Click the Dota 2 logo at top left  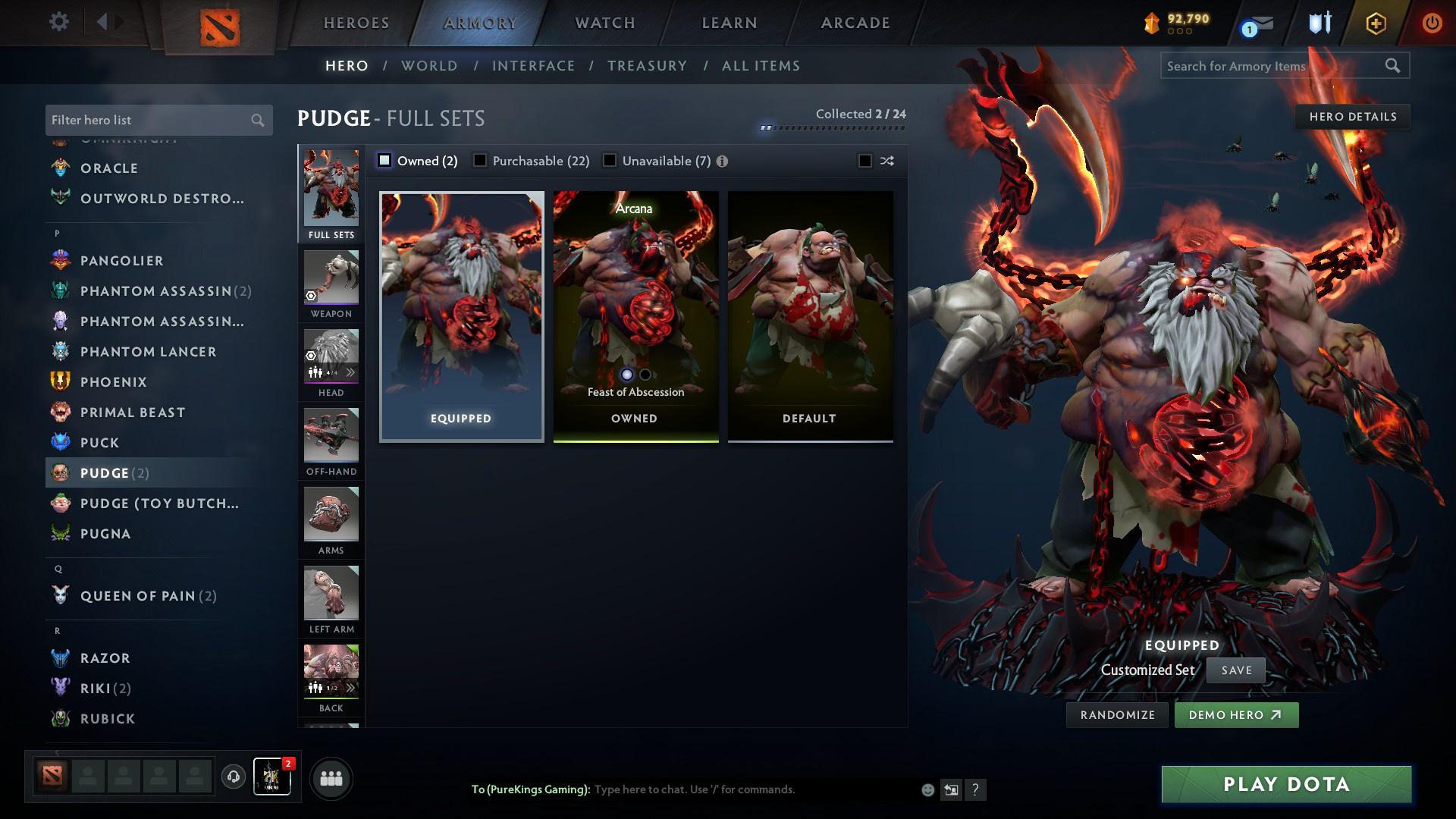[x=220, y=23]
